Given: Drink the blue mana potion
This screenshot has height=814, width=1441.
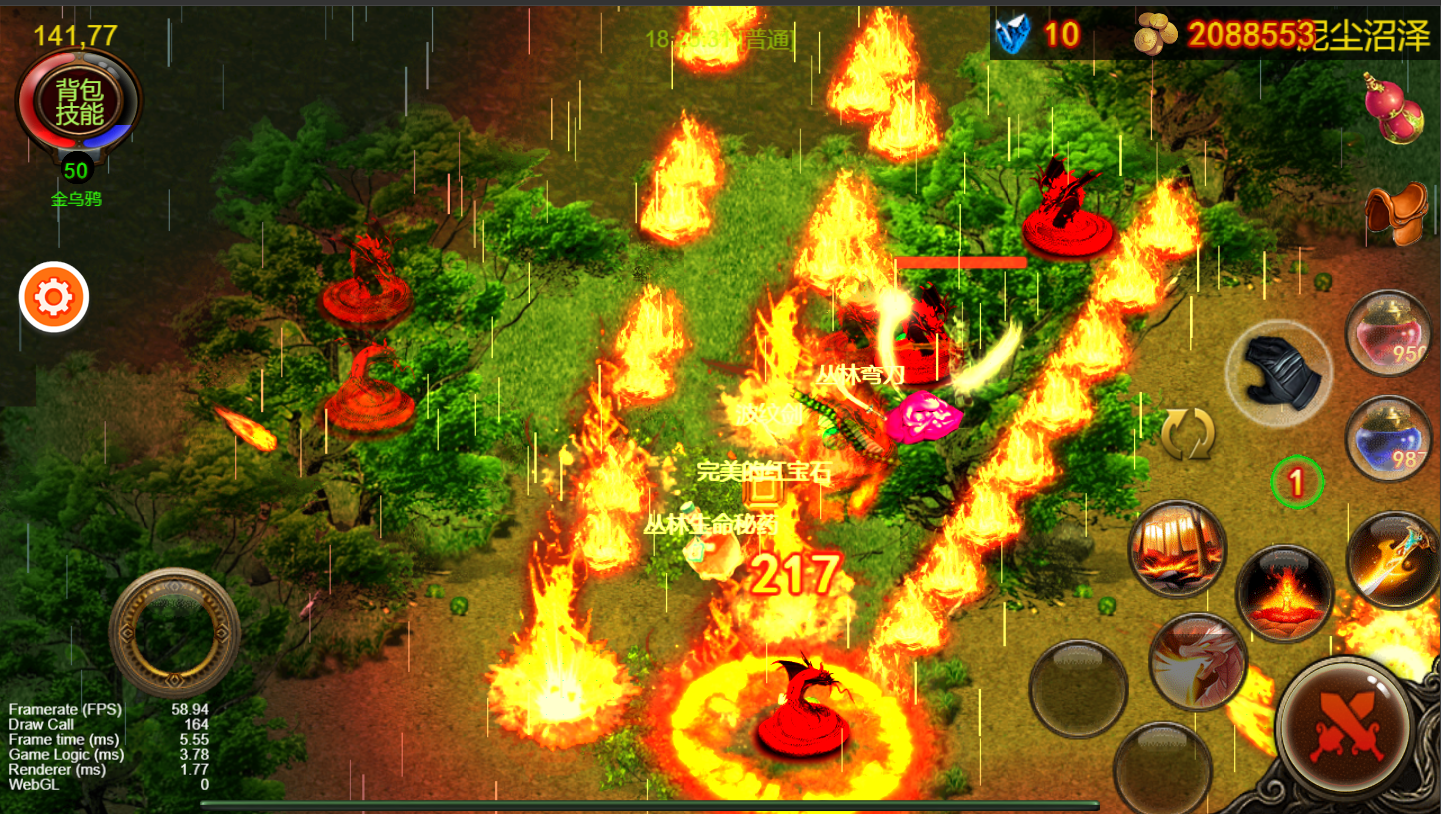Looking at the screenshot, I should coord(1388,439).
